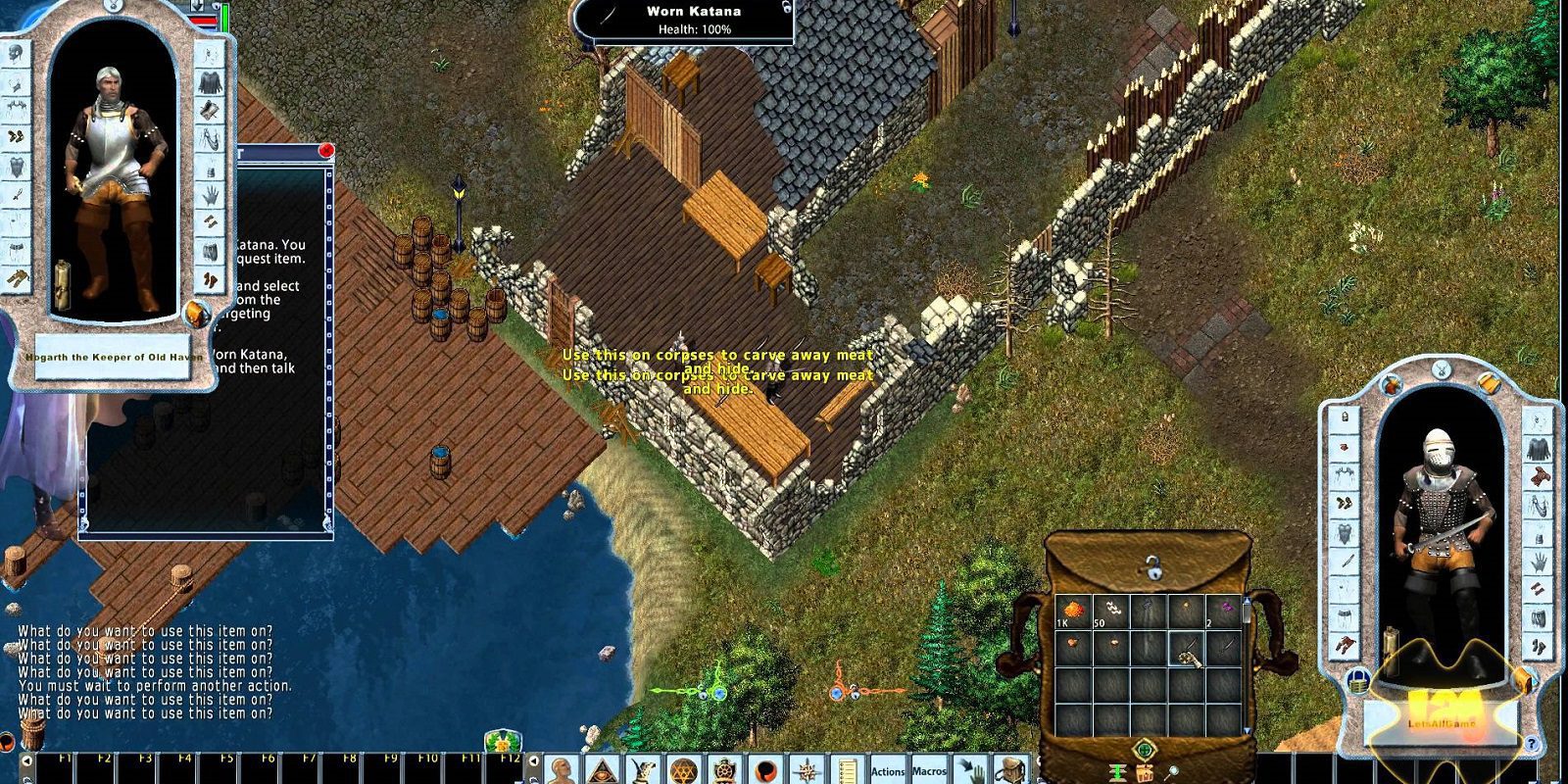Open the Actions menu on the toolbar
1568x784 pixels.
888,771
